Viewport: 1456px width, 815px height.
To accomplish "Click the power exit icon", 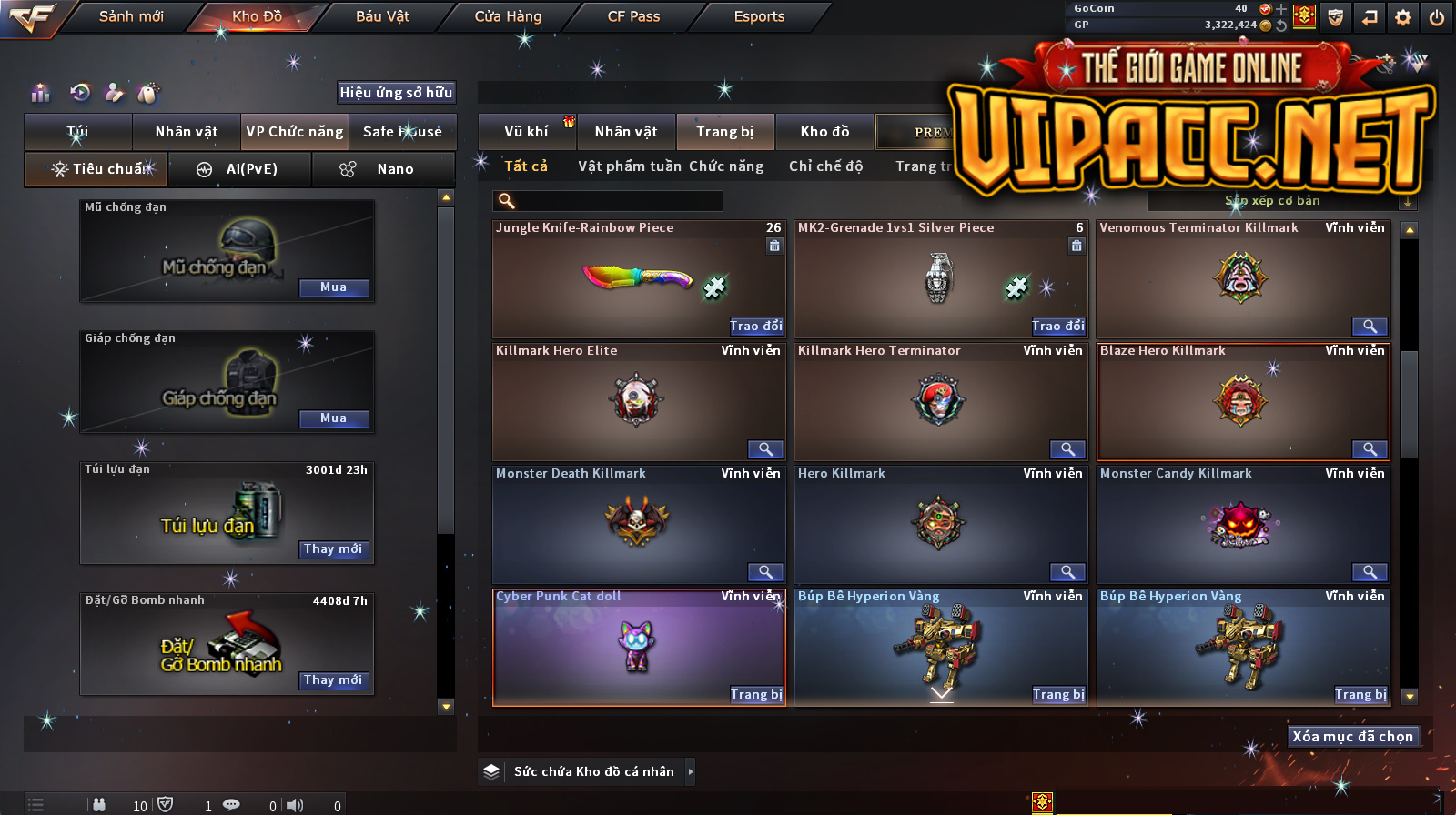I will point(1437,17).
